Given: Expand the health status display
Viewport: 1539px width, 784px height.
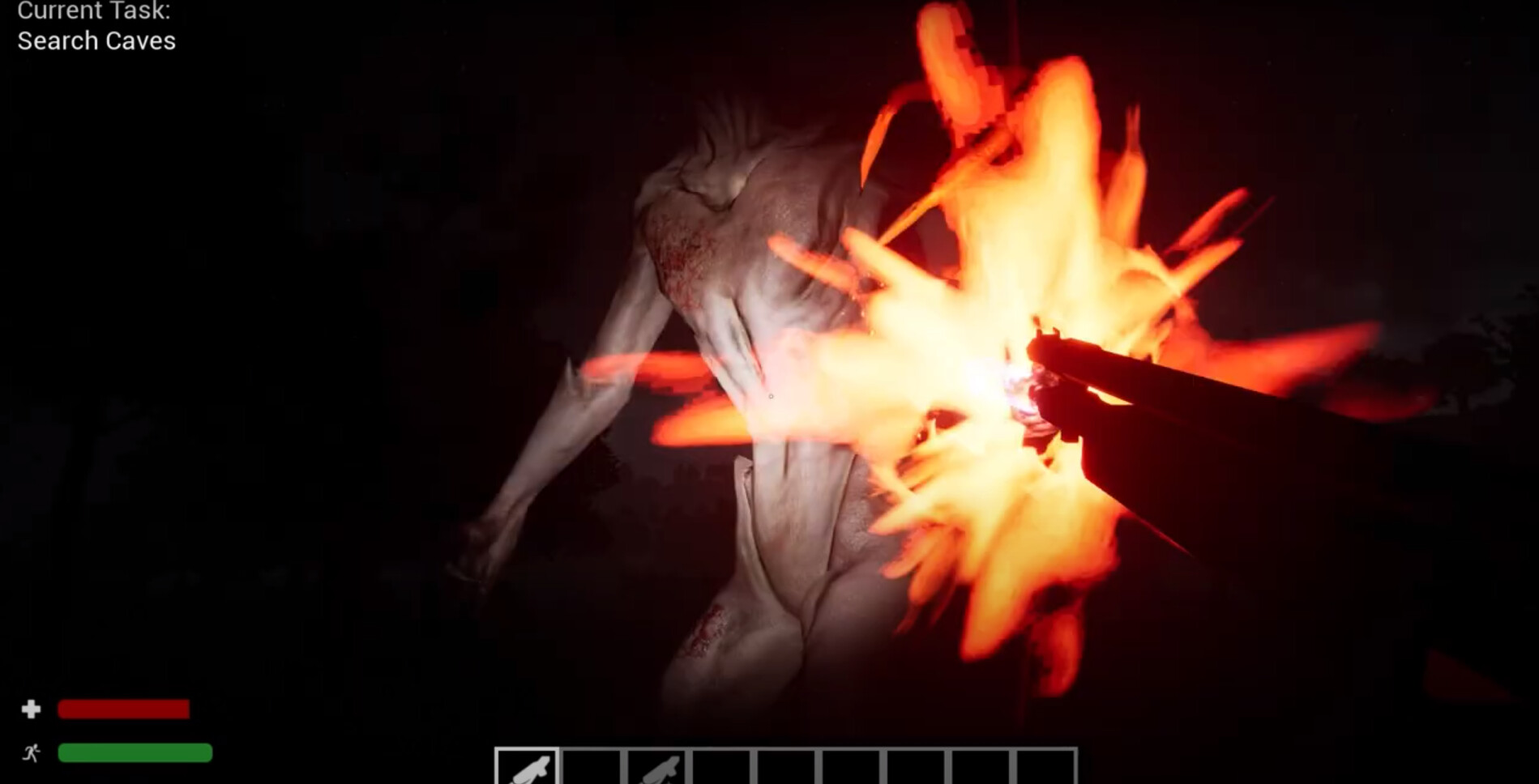Looking at the screenshot, I should point(122,709).
